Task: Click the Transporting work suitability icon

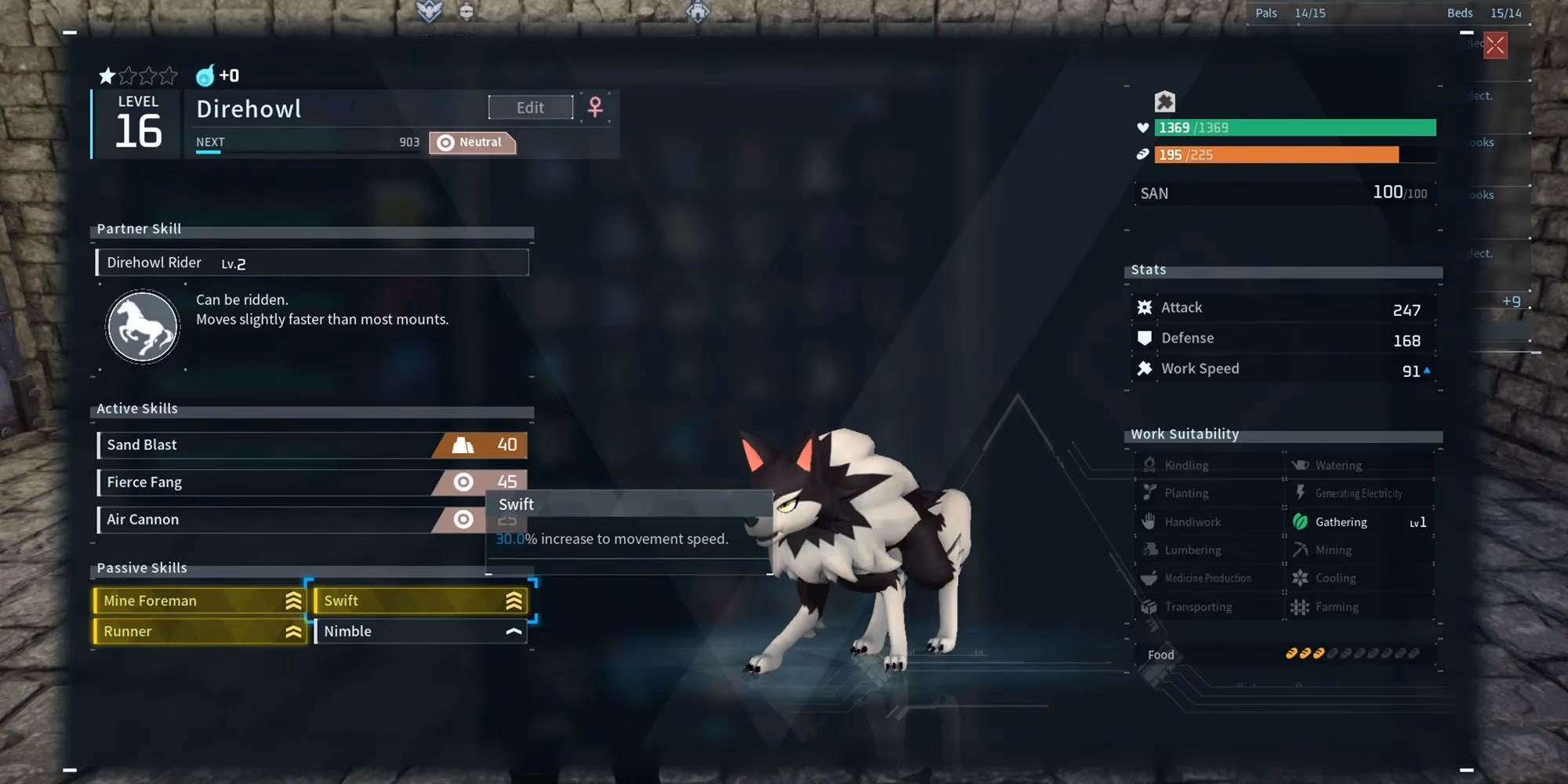Action: (1149, 606)
